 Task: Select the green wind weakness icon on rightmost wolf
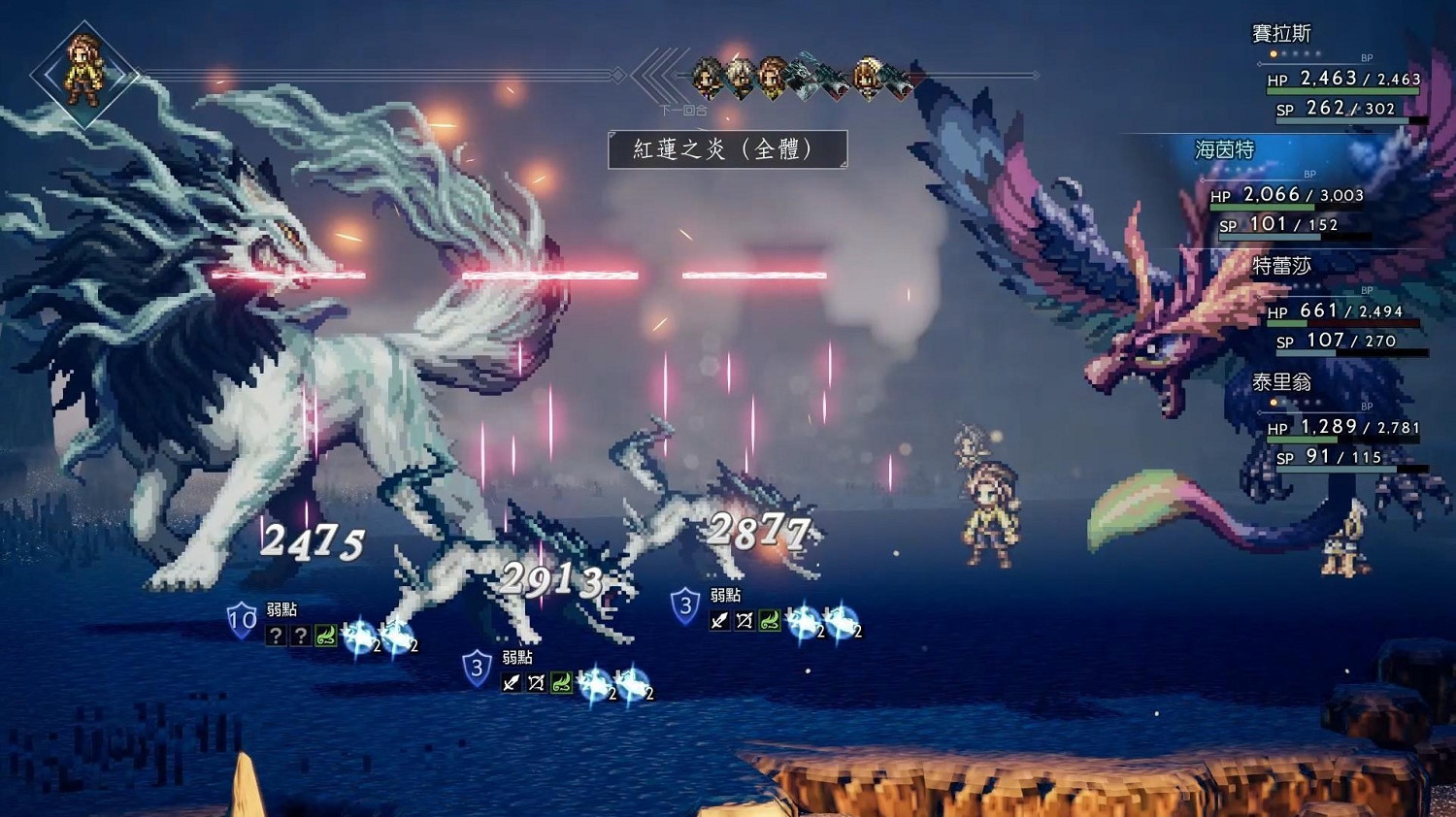pyautogui.click(x=772, y=622)
